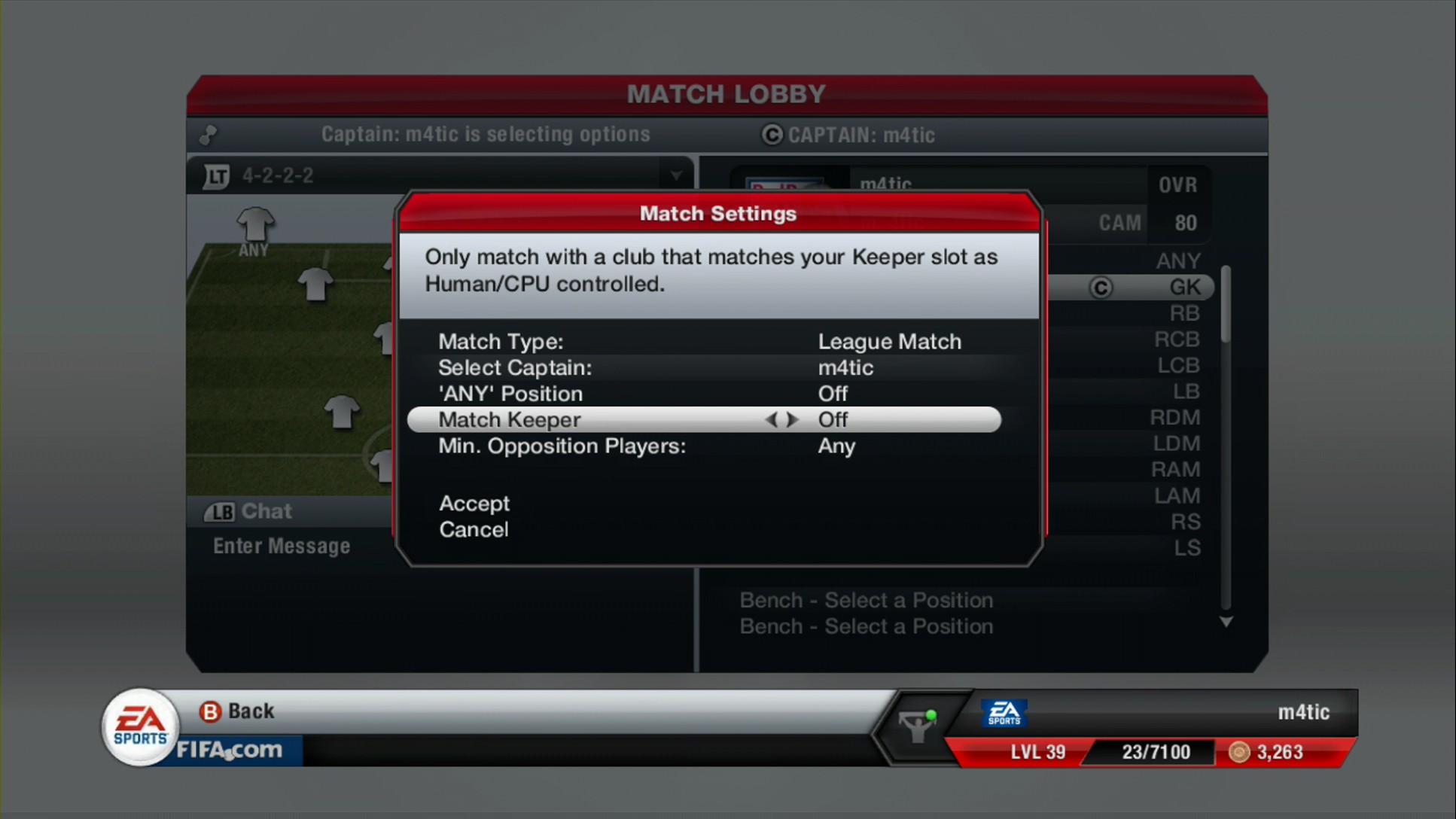
Task: Pick the RB position slot
Action: pyautogui.click(x=1184, y=313)
